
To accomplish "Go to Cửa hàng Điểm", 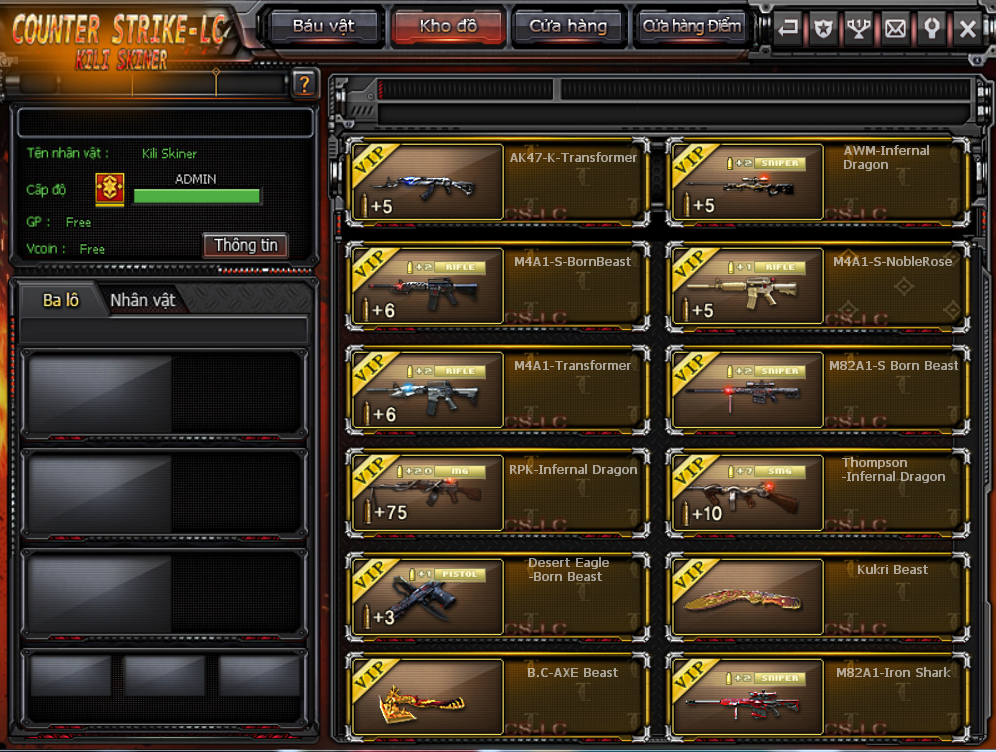I will (x=692, y=26).
